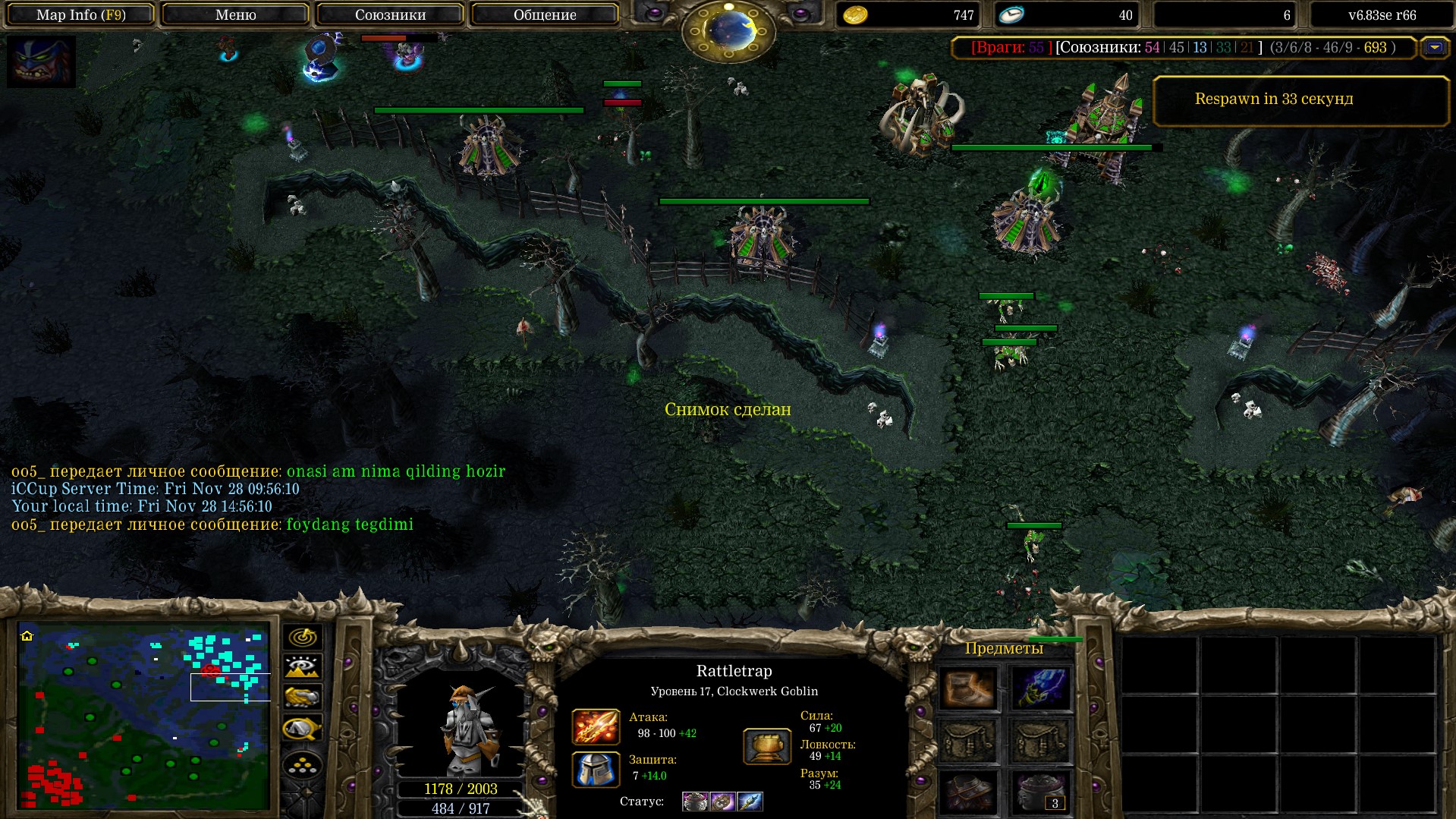Open the Map Info (F9) panel
This screenshot has width=1456, height=819.
80,14
